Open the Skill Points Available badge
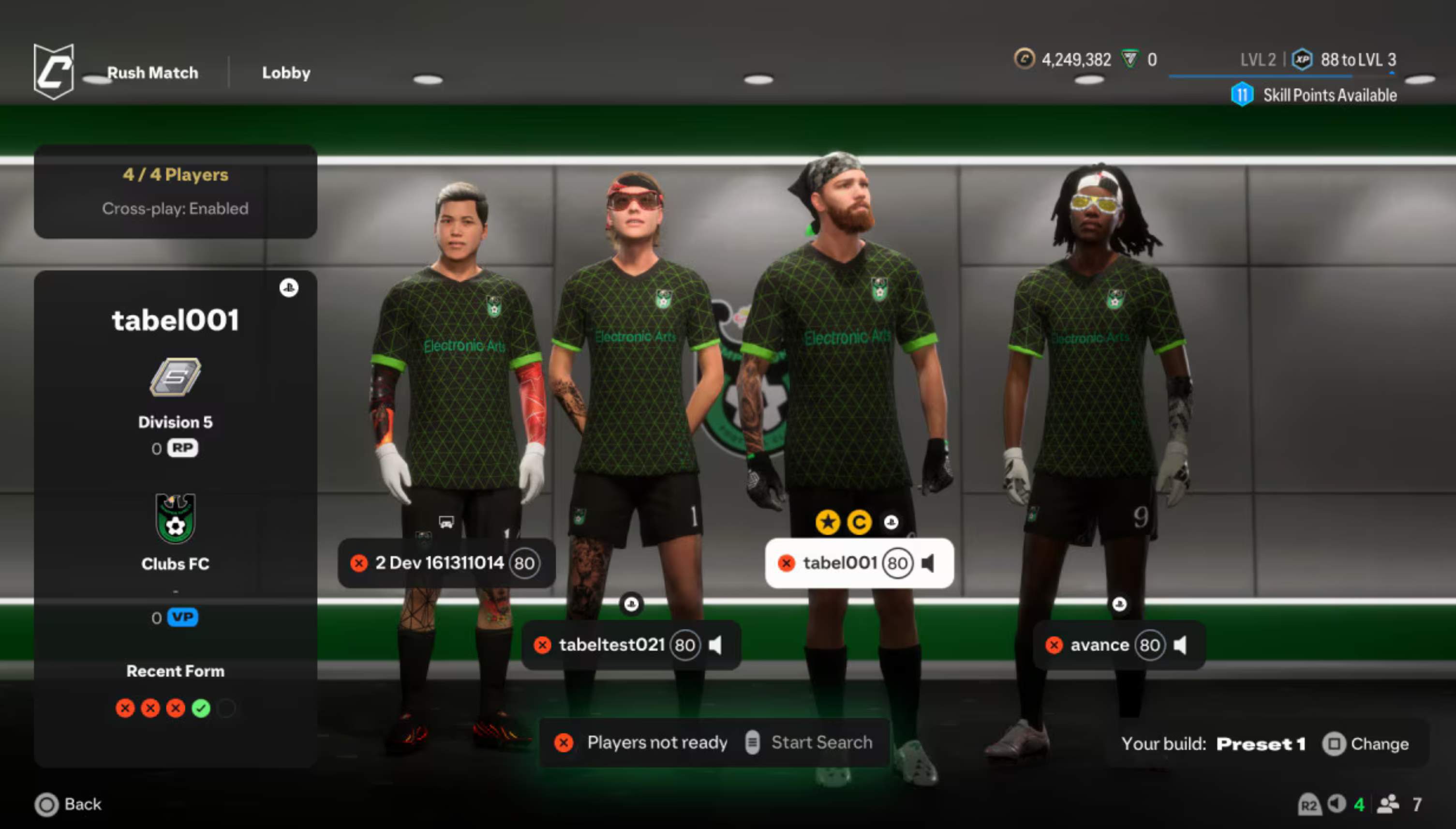The height and width of the screenshot is (829, 1456). 1243,94
